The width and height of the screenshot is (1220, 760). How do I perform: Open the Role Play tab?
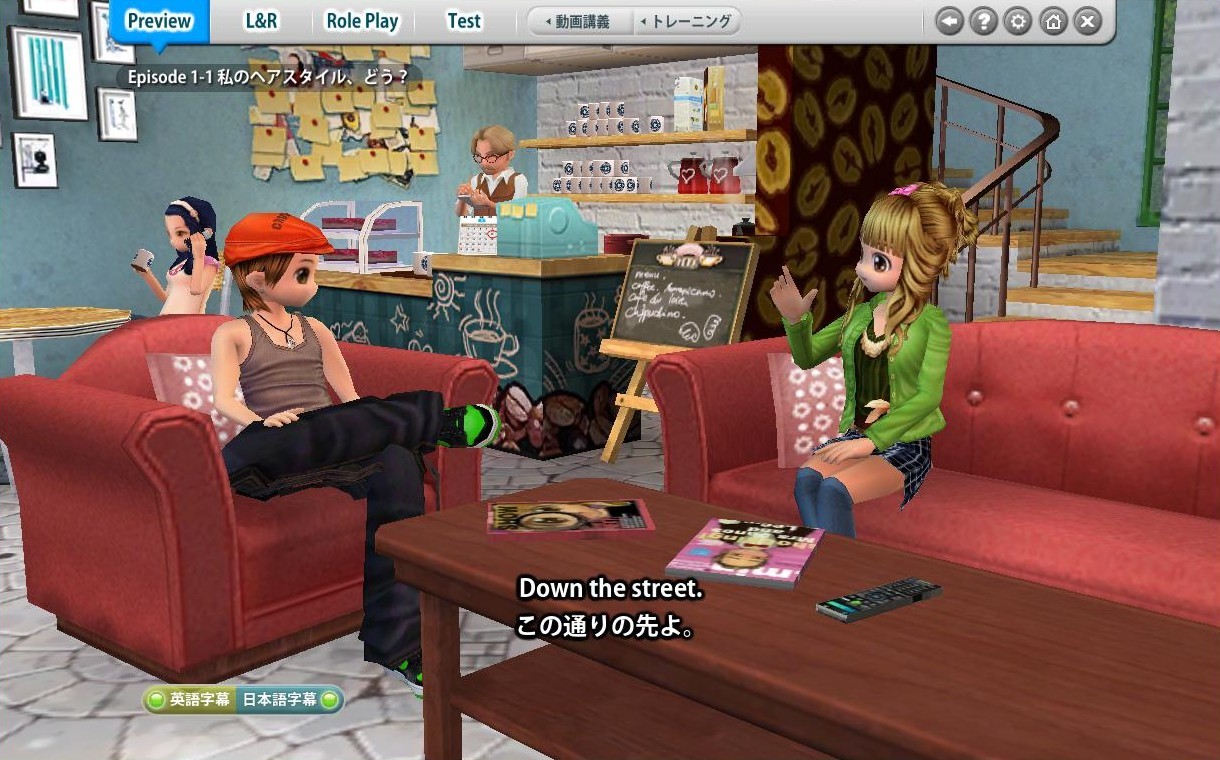coord(361,21)
